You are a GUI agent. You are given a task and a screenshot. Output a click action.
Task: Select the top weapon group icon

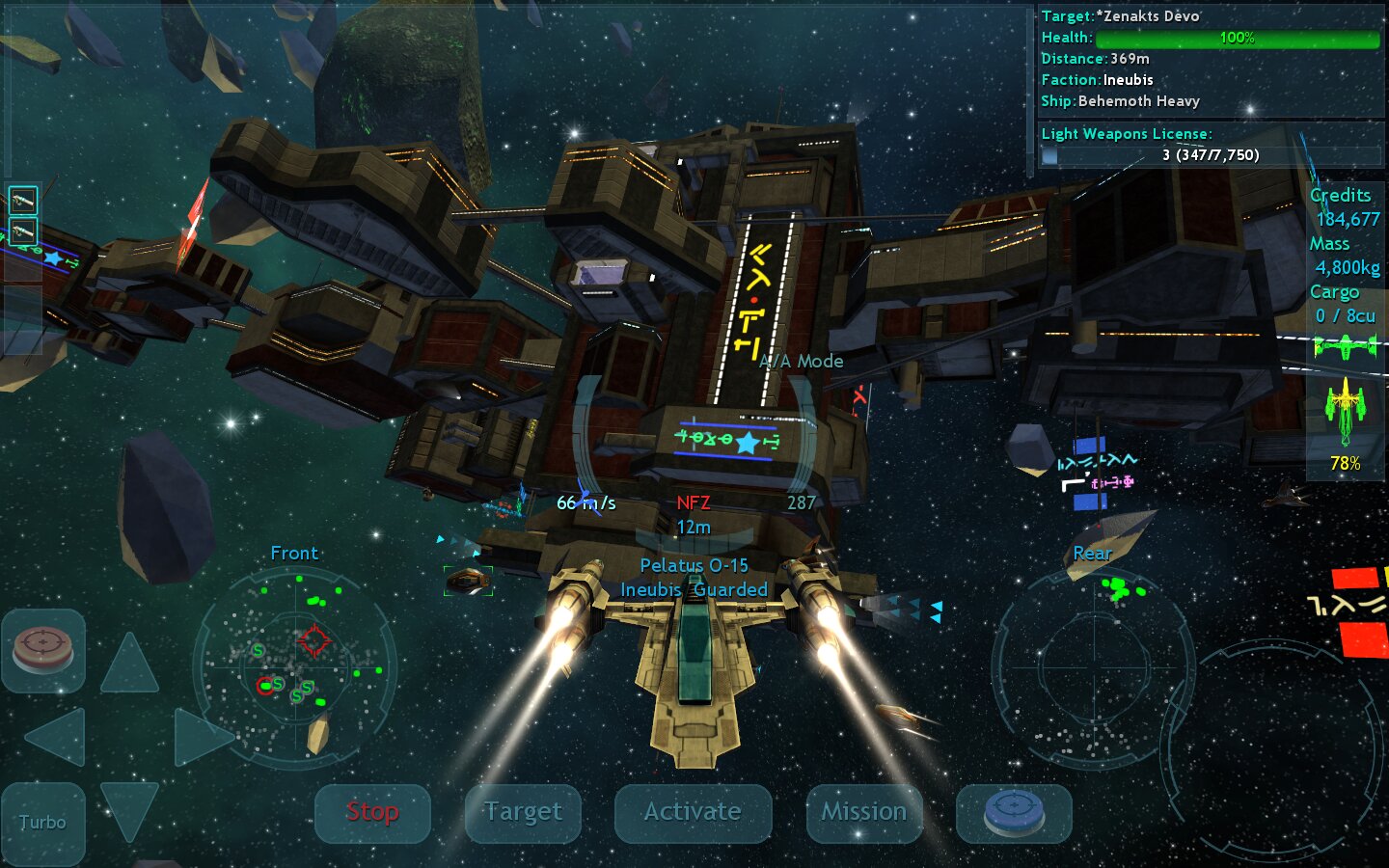pos(22,201)
